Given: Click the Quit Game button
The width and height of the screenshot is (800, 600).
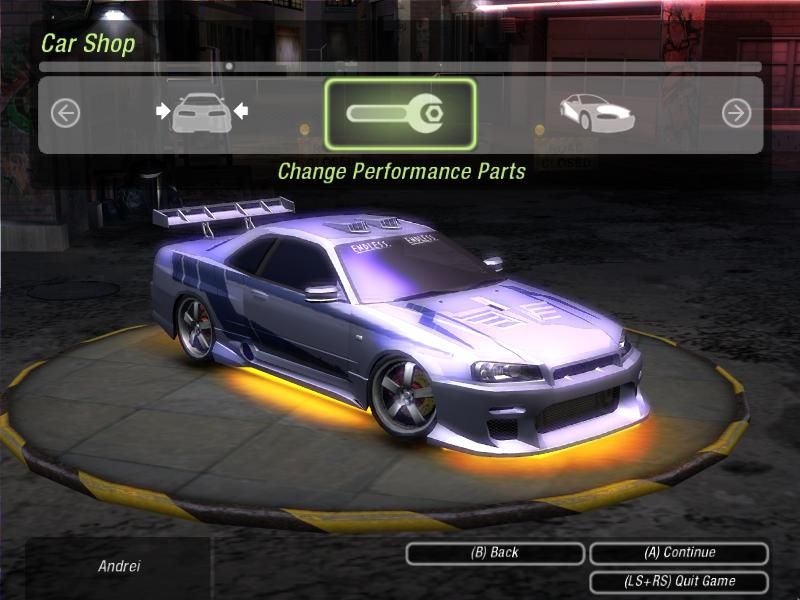Looking at the screenshot, I should click(679, 581).
